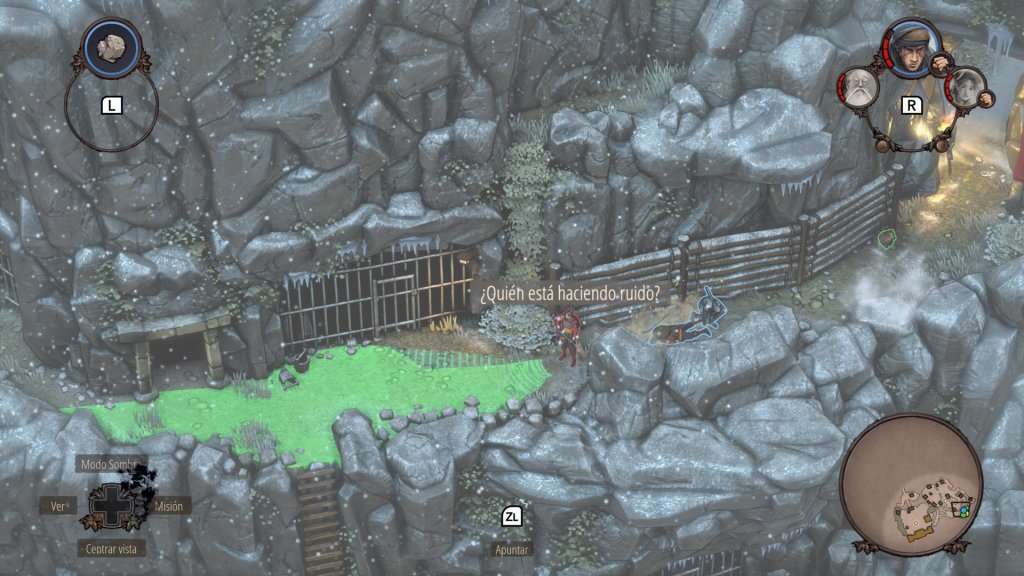
Task: Open the Misión panel
Action: click(168, 506)
